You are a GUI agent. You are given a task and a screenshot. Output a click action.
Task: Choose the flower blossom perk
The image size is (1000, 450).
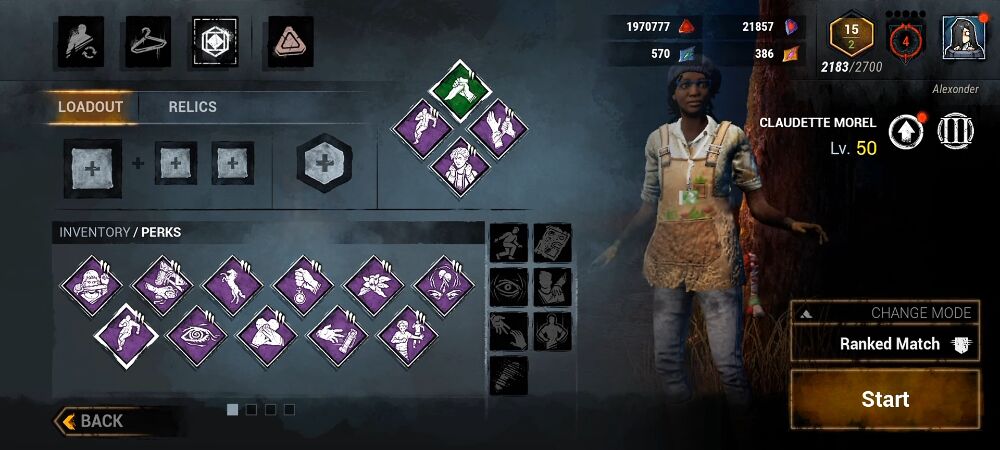tap(374, 285)
